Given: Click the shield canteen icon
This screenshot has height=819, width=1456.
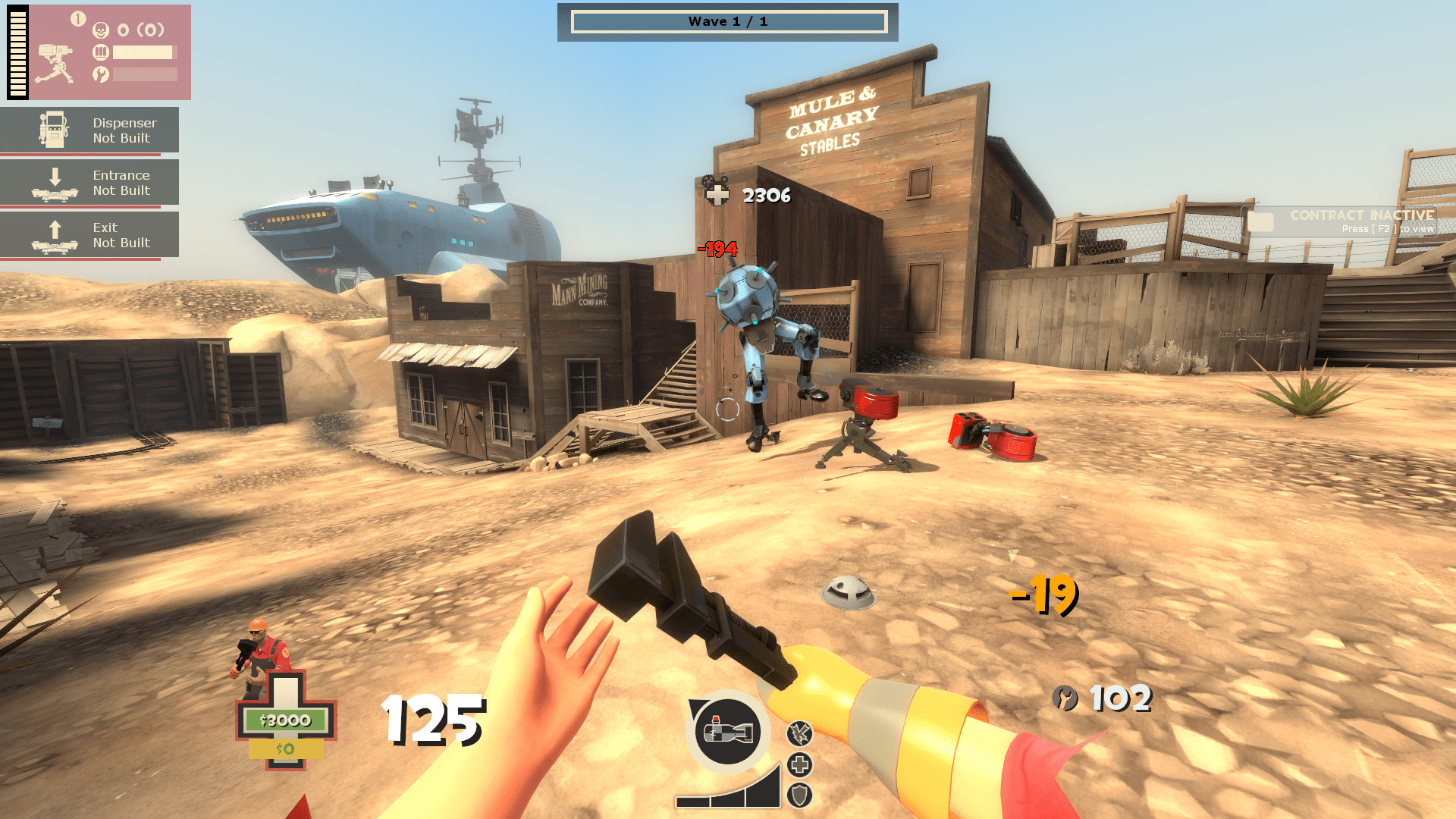Looking at the screenshot, I should [799, 795].
